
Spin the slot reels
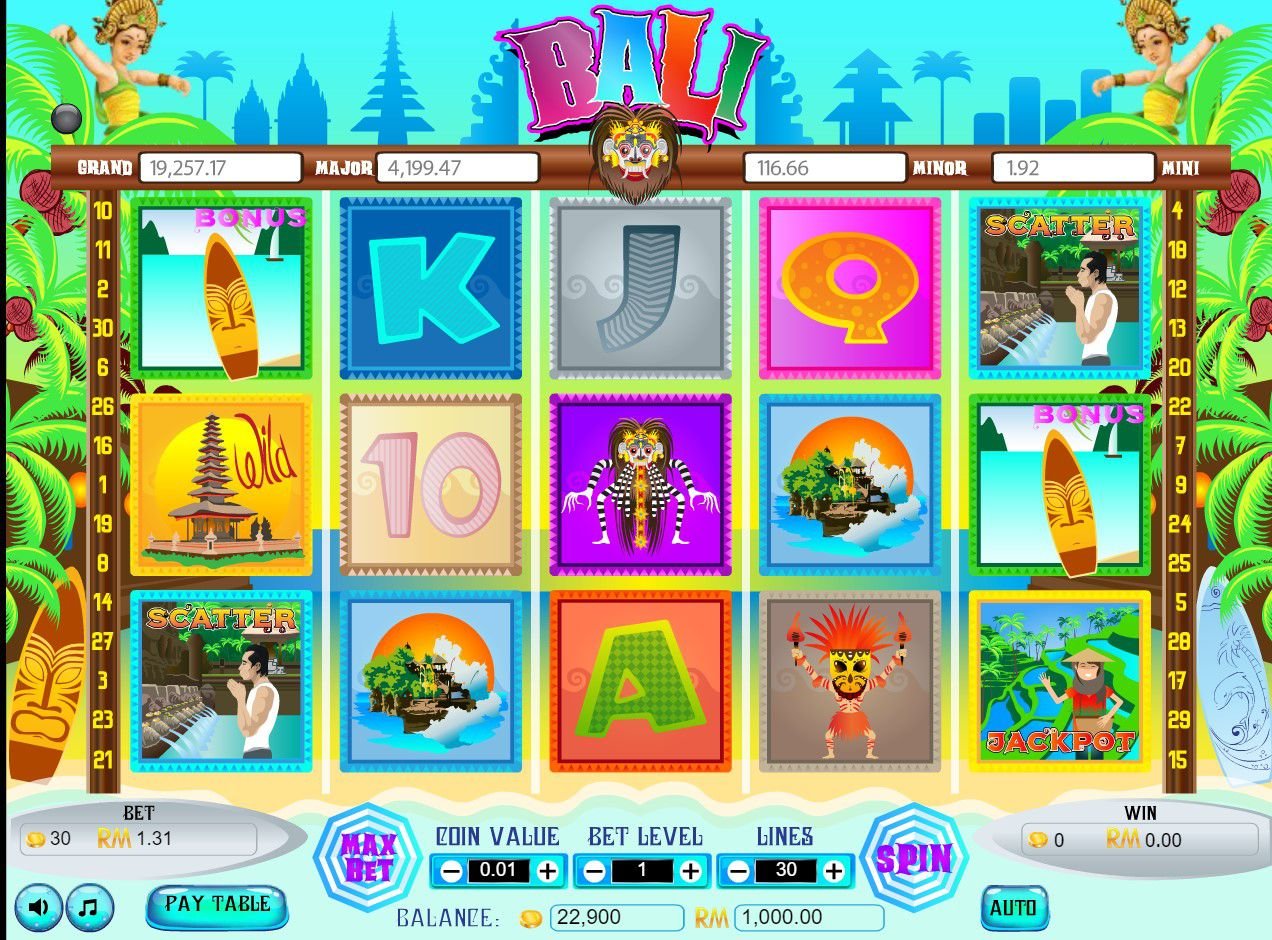pyautogui.click(x=914, y=858)
